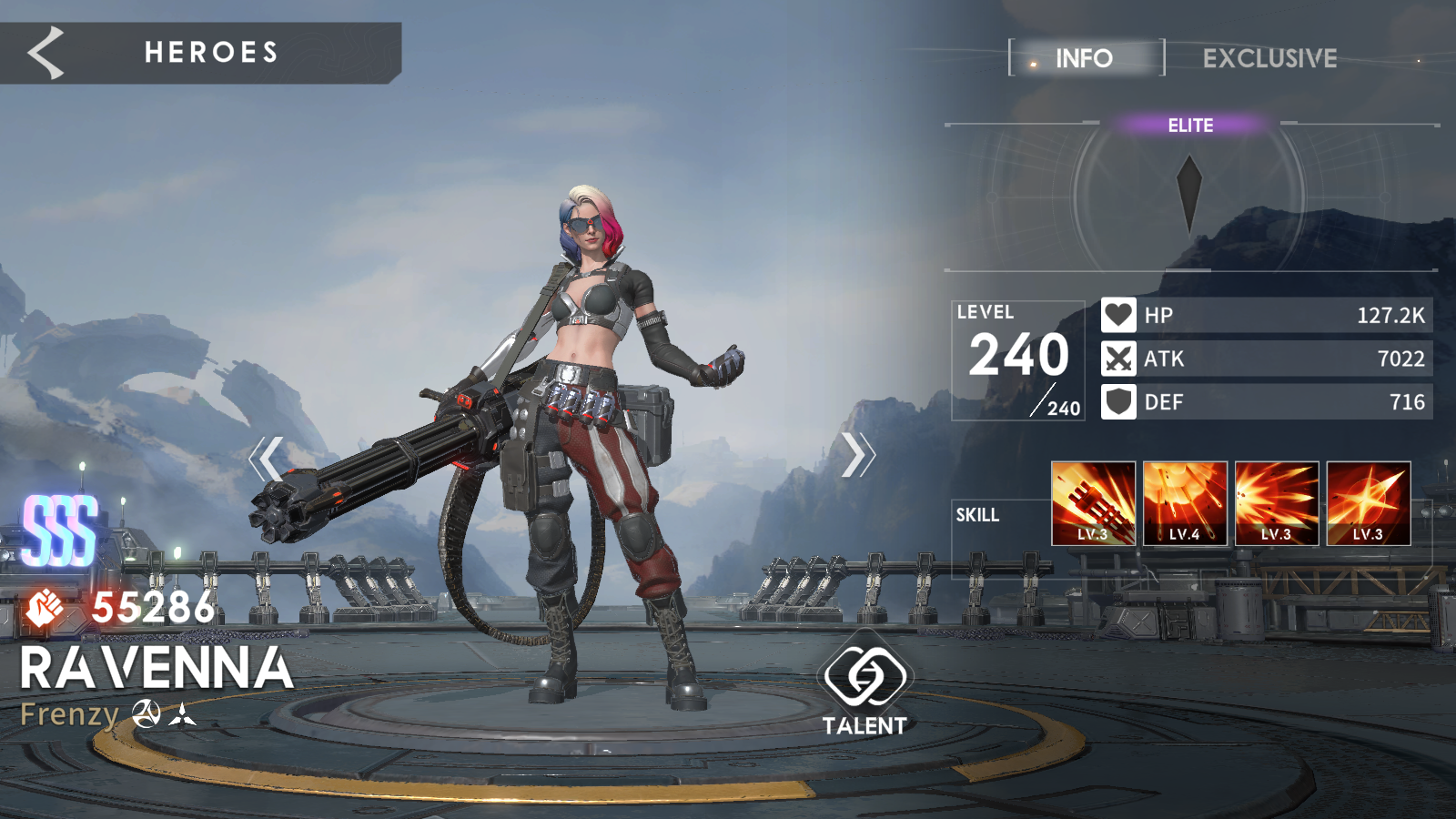
Task: Click the triple-swirl class icon beside Frenzy
Action: click(146, 714)
